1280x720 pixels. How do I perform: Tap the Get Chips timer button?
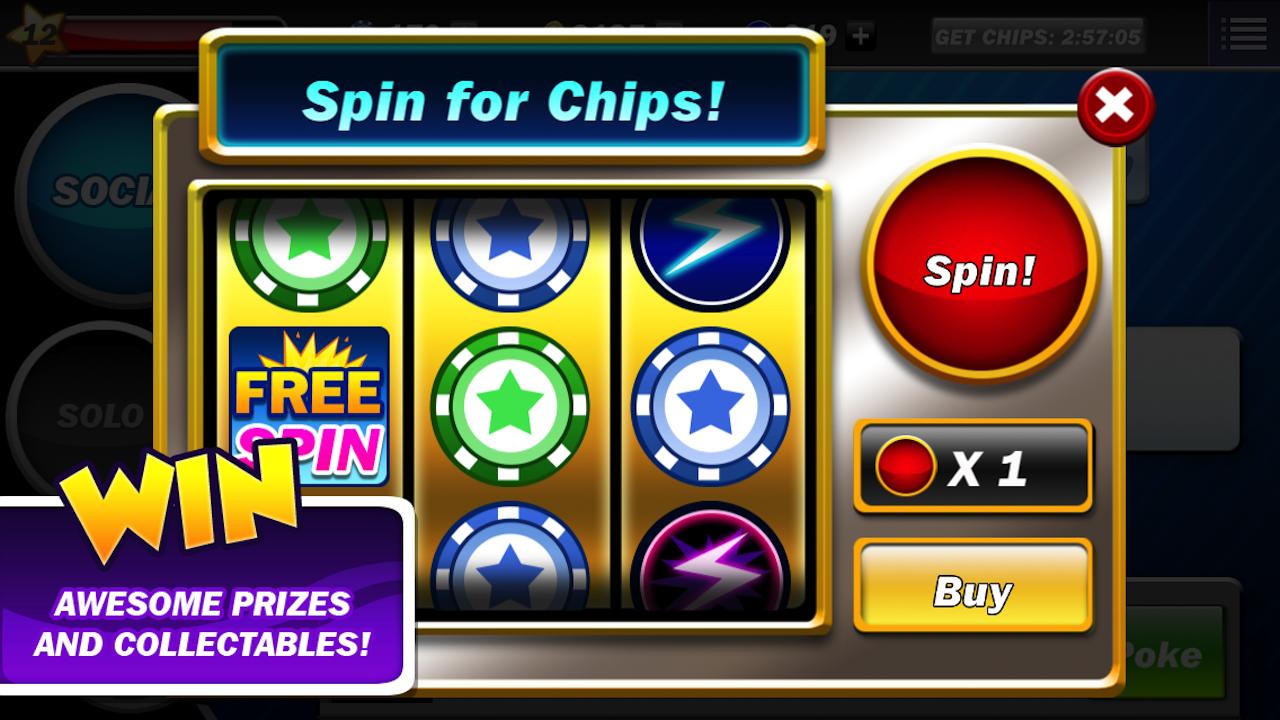(x=1037, y=37)
